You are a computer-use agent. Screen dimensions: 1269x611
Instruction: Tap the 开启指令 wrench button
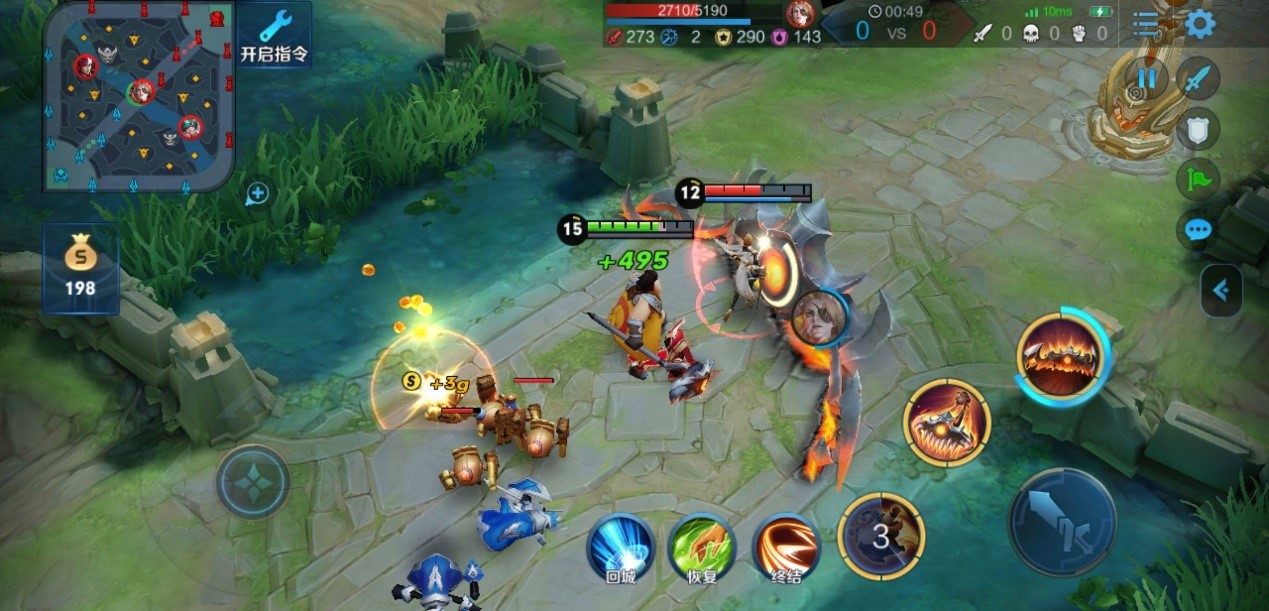pyautogui.click(x=274, y=35)
